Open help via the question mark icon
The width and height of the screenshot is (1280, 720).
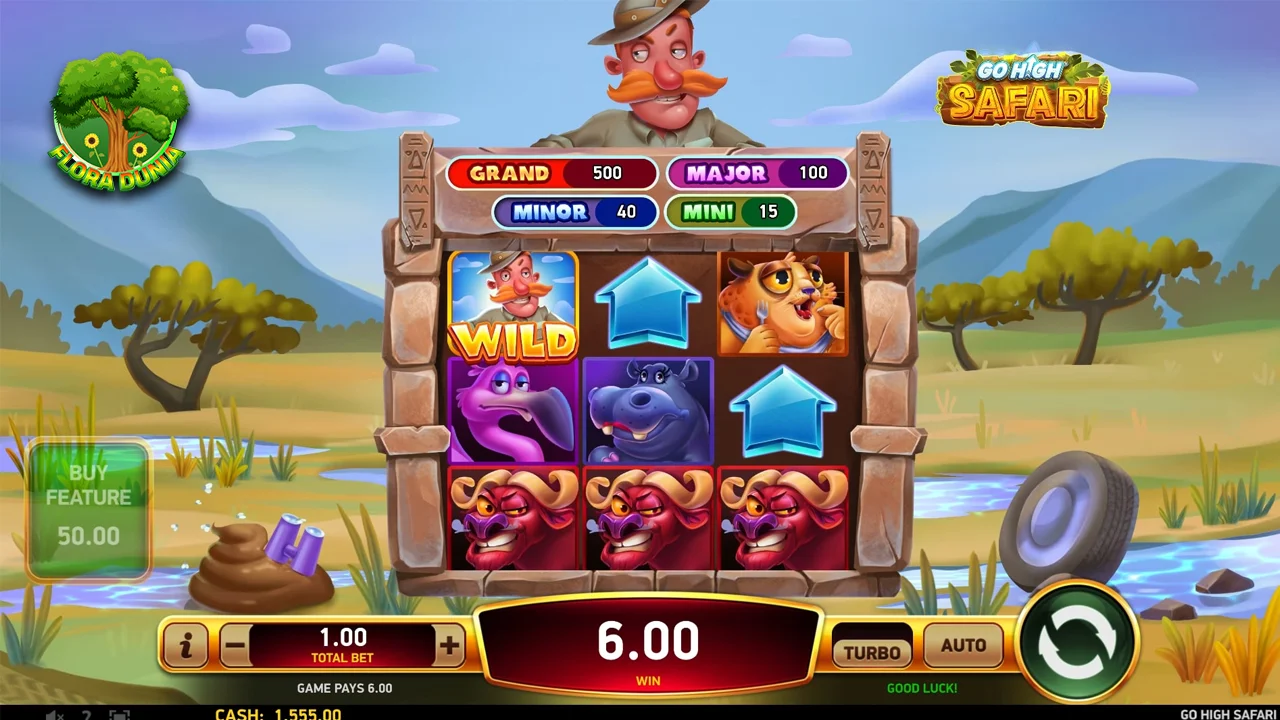[87, 714]
